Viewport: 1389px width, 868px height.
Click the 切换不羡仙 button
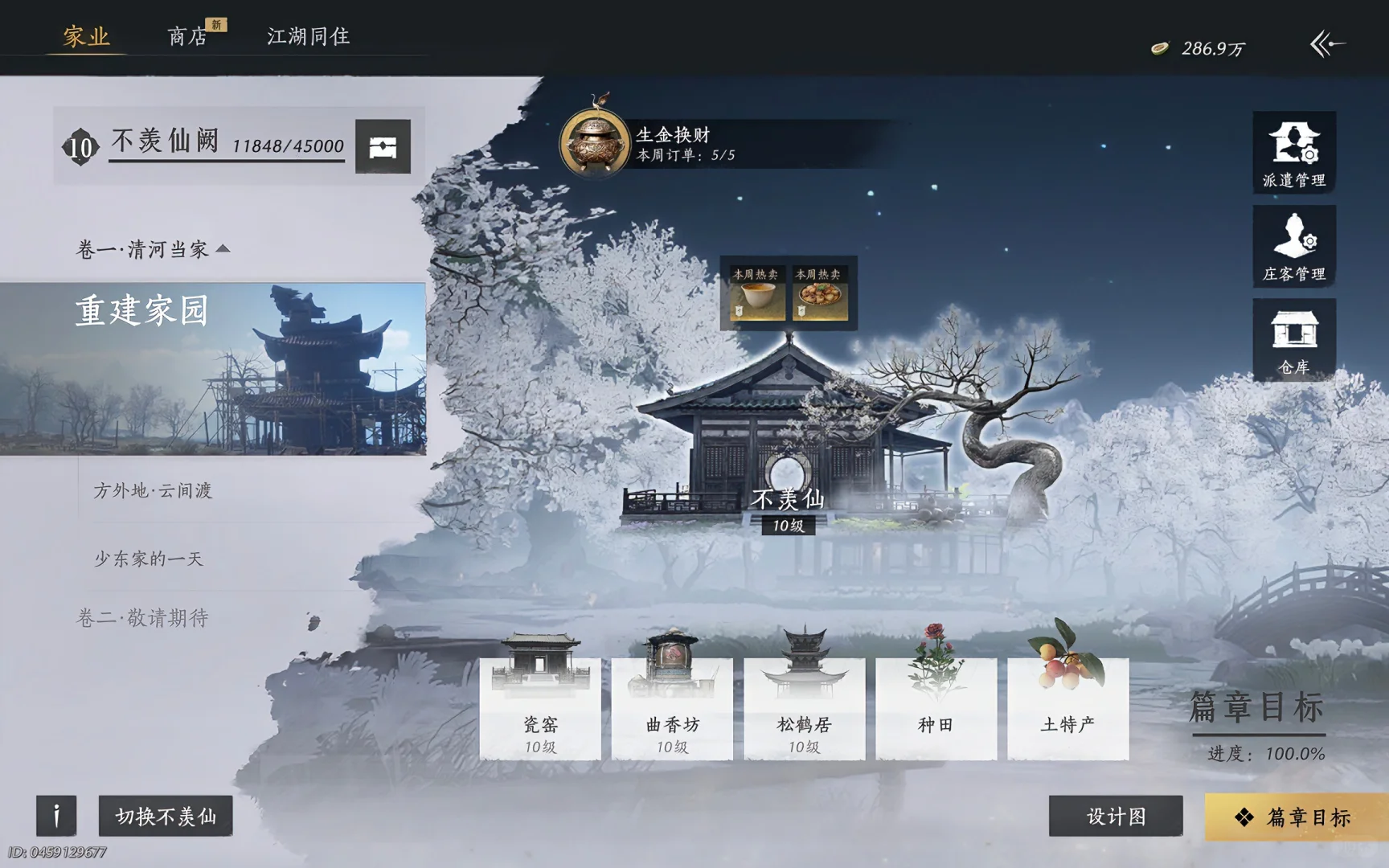click(x=165, y=816)
